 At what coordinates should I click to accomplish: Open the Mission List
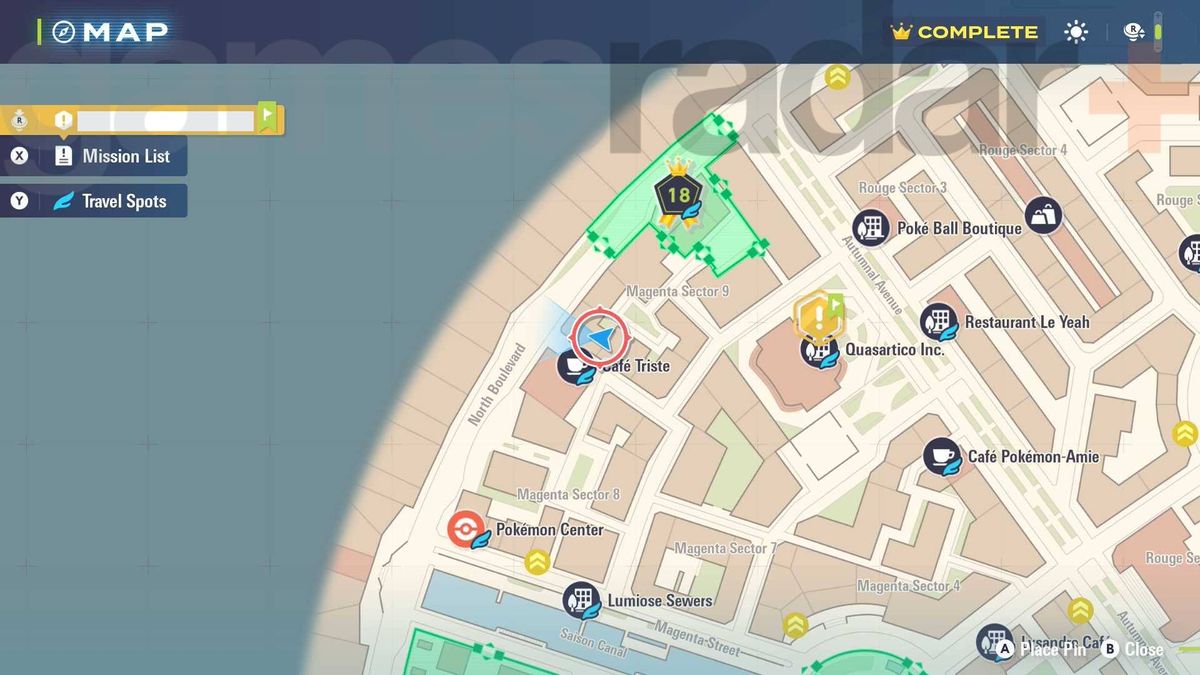pos(98,156)
